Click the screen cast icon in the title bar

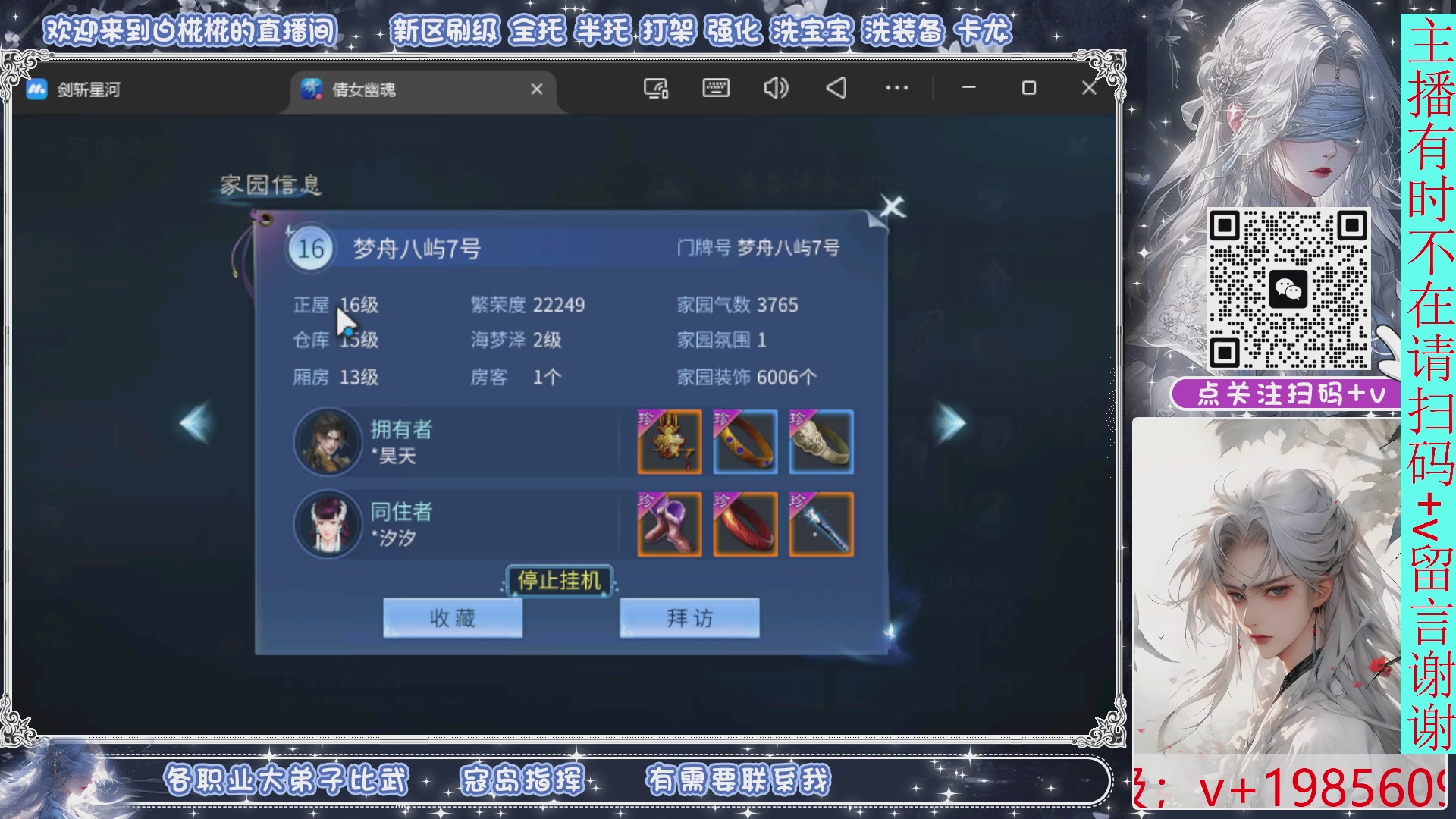(x=654, y=89)
